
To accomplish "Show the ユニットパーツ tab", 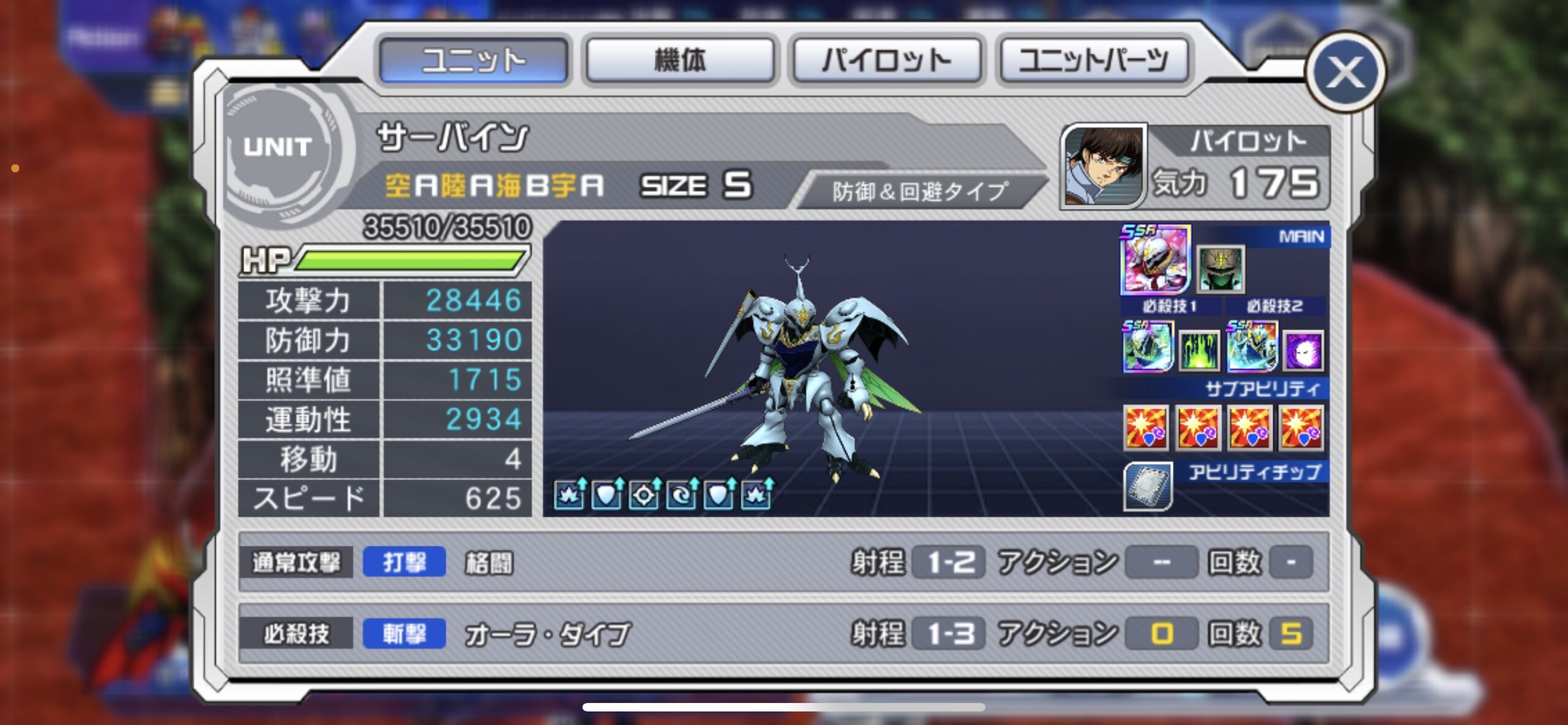I will (x=1093, y=60).
